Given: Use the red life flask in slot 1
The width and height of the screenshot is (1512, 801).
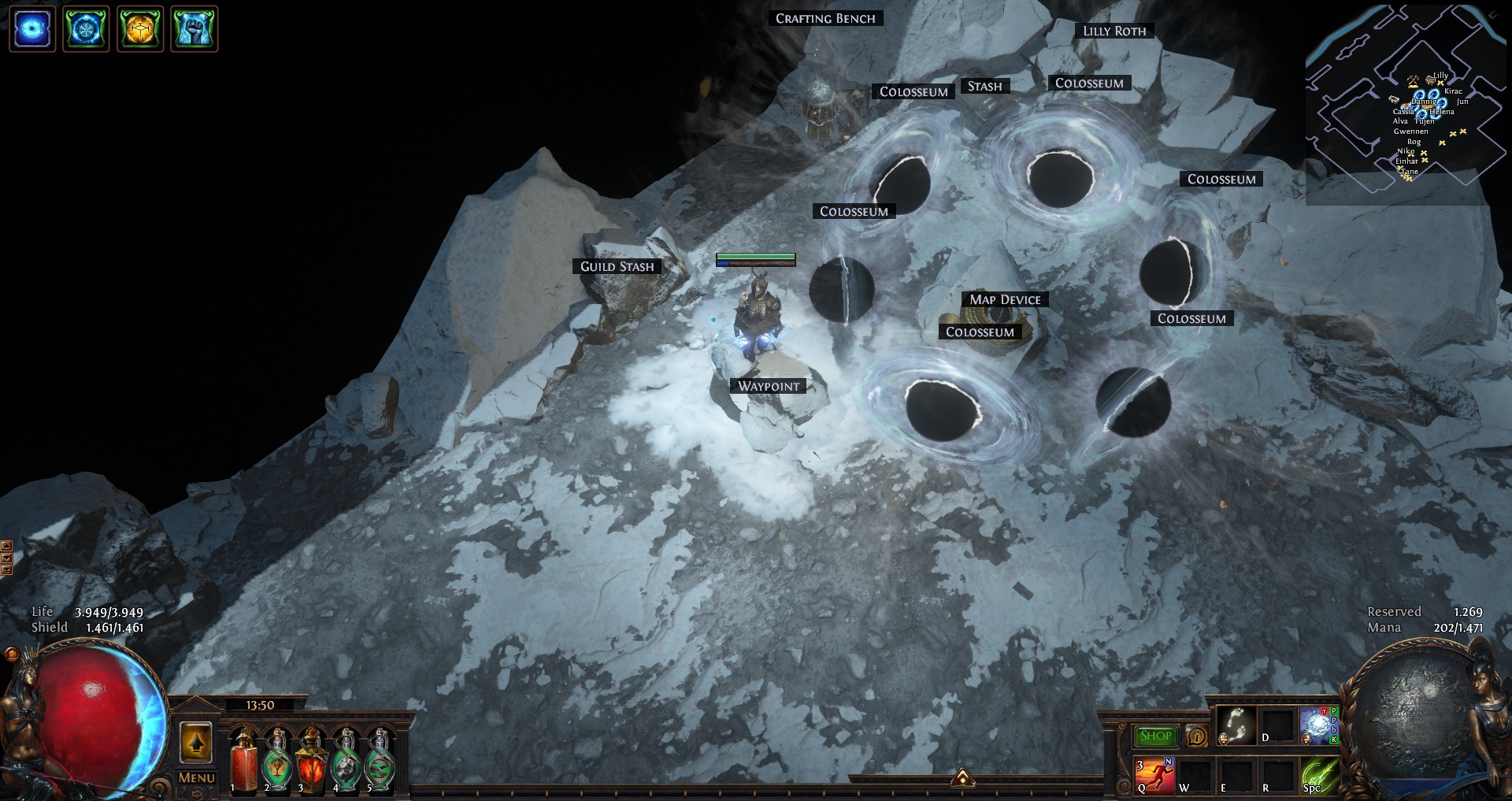Looking at the screenshot, I should click(x=243, y=762).
